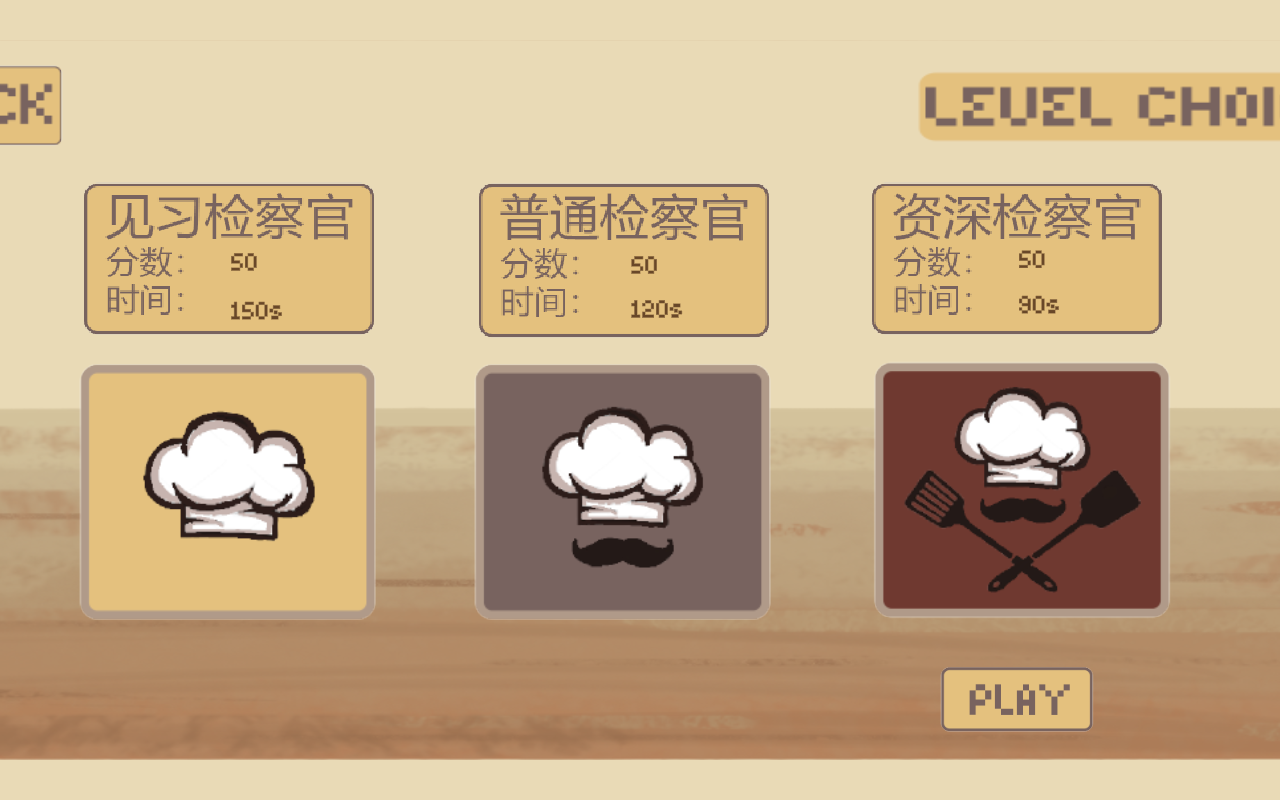Image resolution: width=1280 pixels, height=800 pixels.
Task: Click the 资深检察官 stats card
Action: pos(1016,258)
